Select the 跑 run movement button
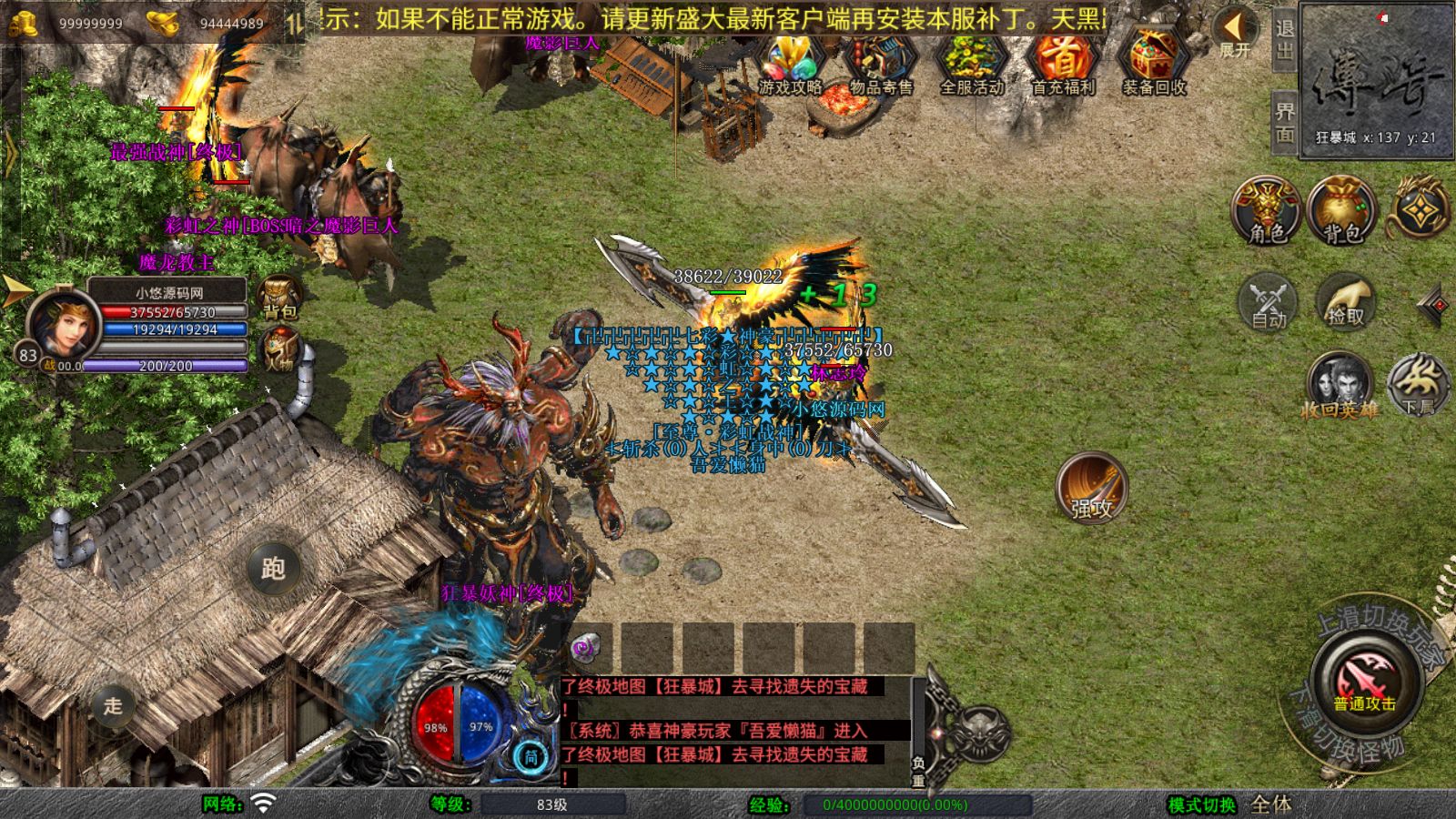This screenshot has height=819, width=1456. click(273, 568)
